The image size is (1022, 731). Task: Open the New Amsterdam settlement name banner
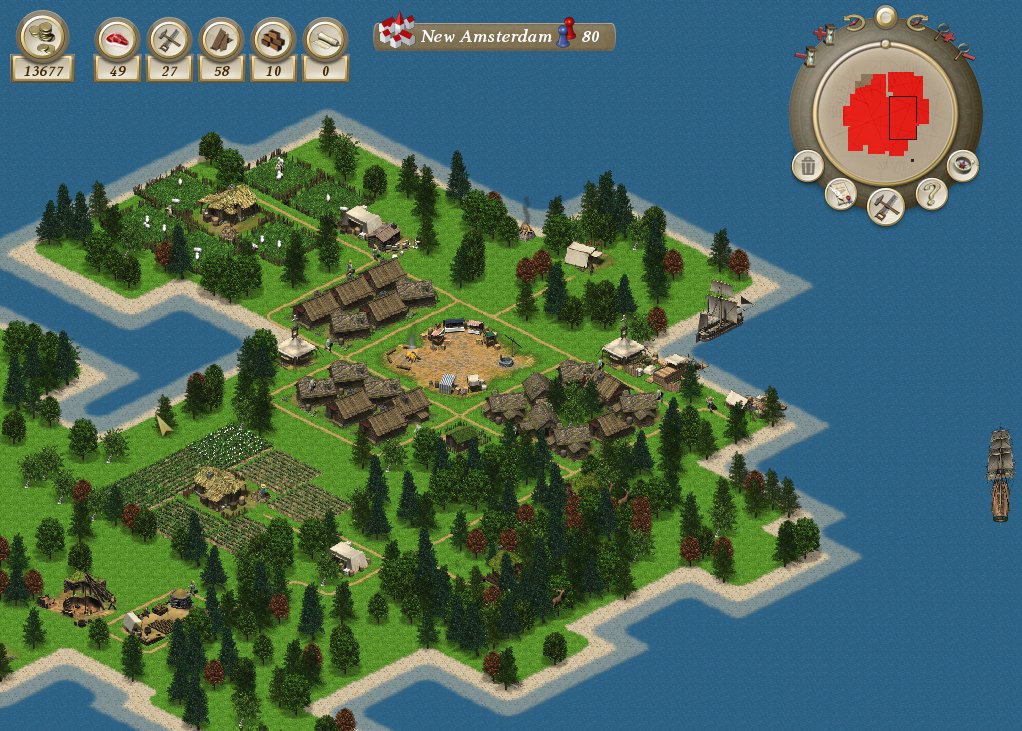coord(494,37)
